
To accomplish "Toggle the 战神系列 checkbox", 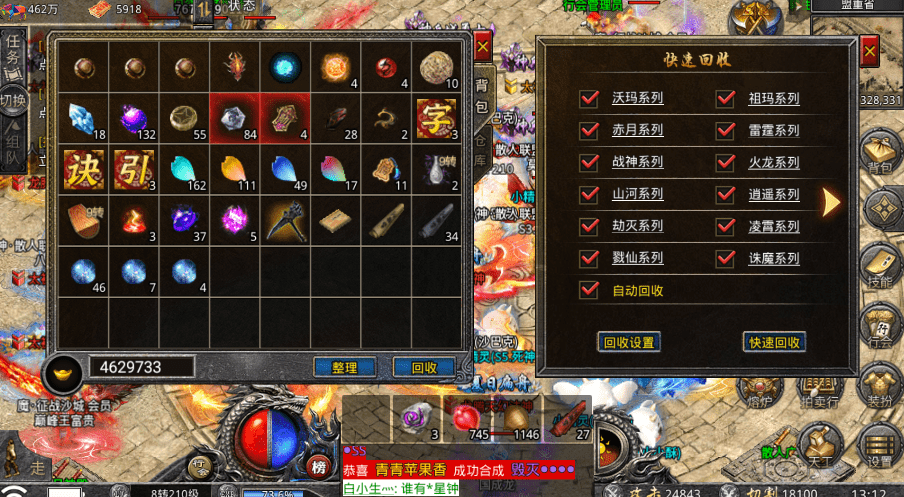I will pyautogui.click(x=590, y=162).
